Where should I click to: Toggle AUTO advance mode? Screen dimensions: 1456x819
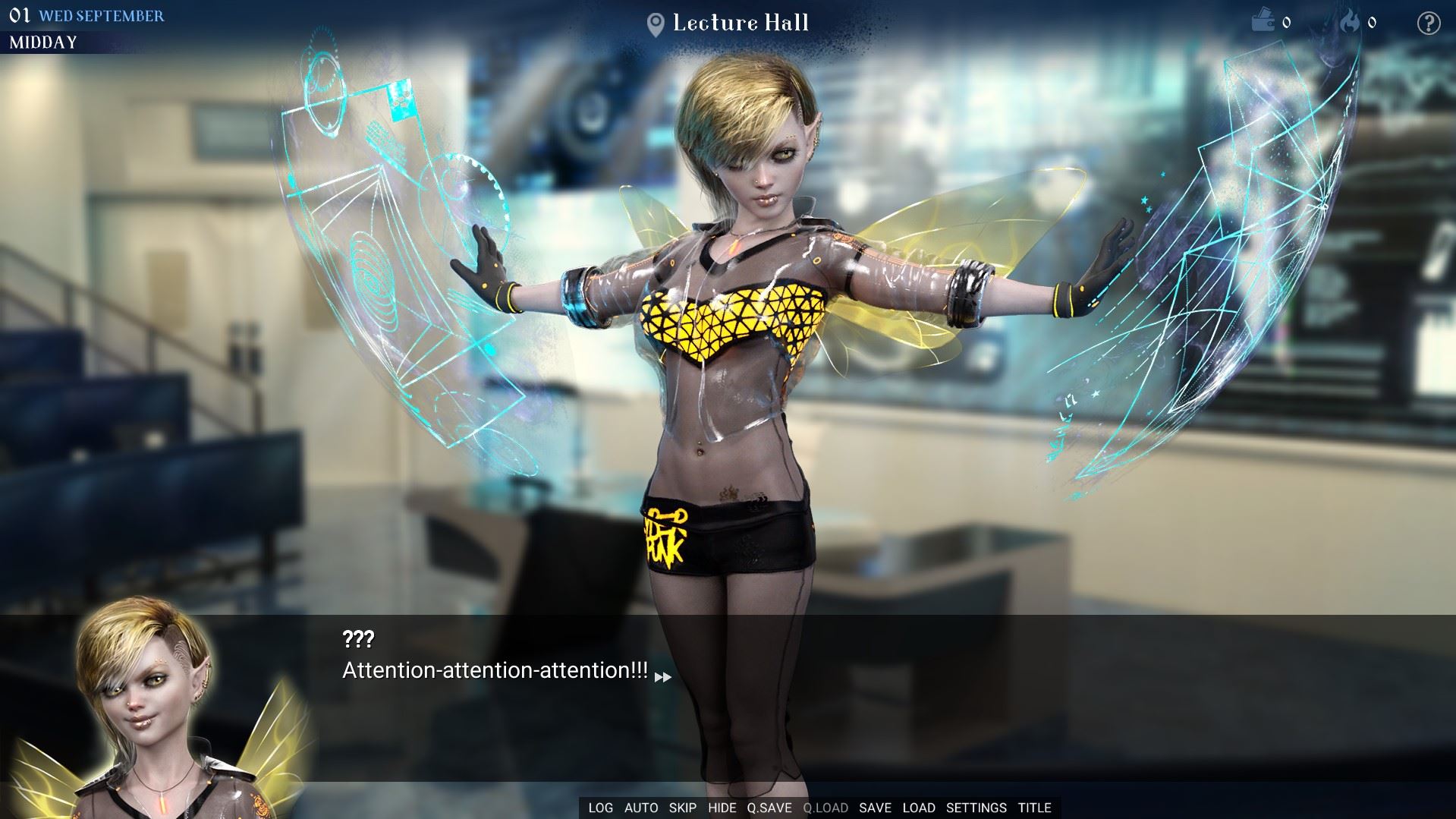pos(641,808)
